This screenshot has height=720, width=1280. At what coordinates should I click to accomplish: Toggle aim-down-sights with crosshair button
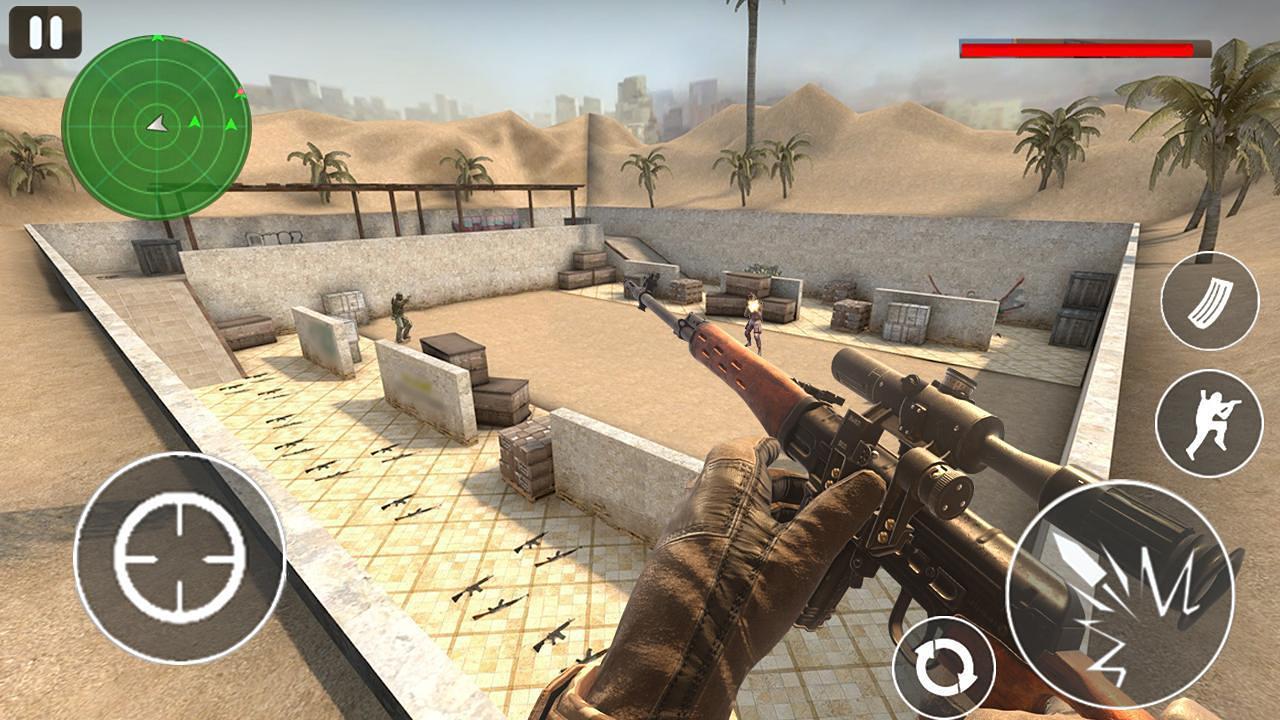click(176, 556)
